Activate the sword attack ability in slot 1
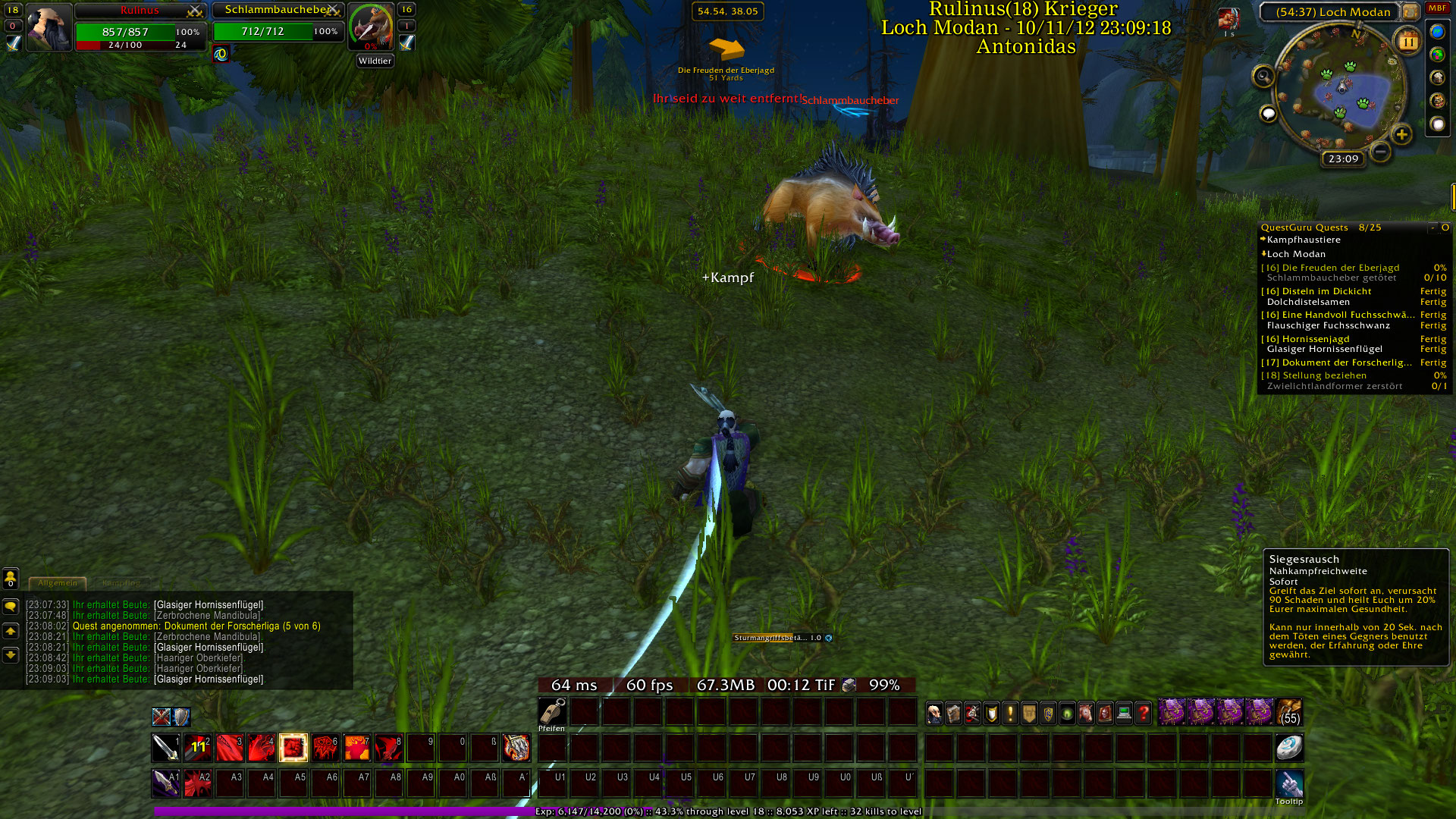The image size is (1456, 819). coord(165,748)
